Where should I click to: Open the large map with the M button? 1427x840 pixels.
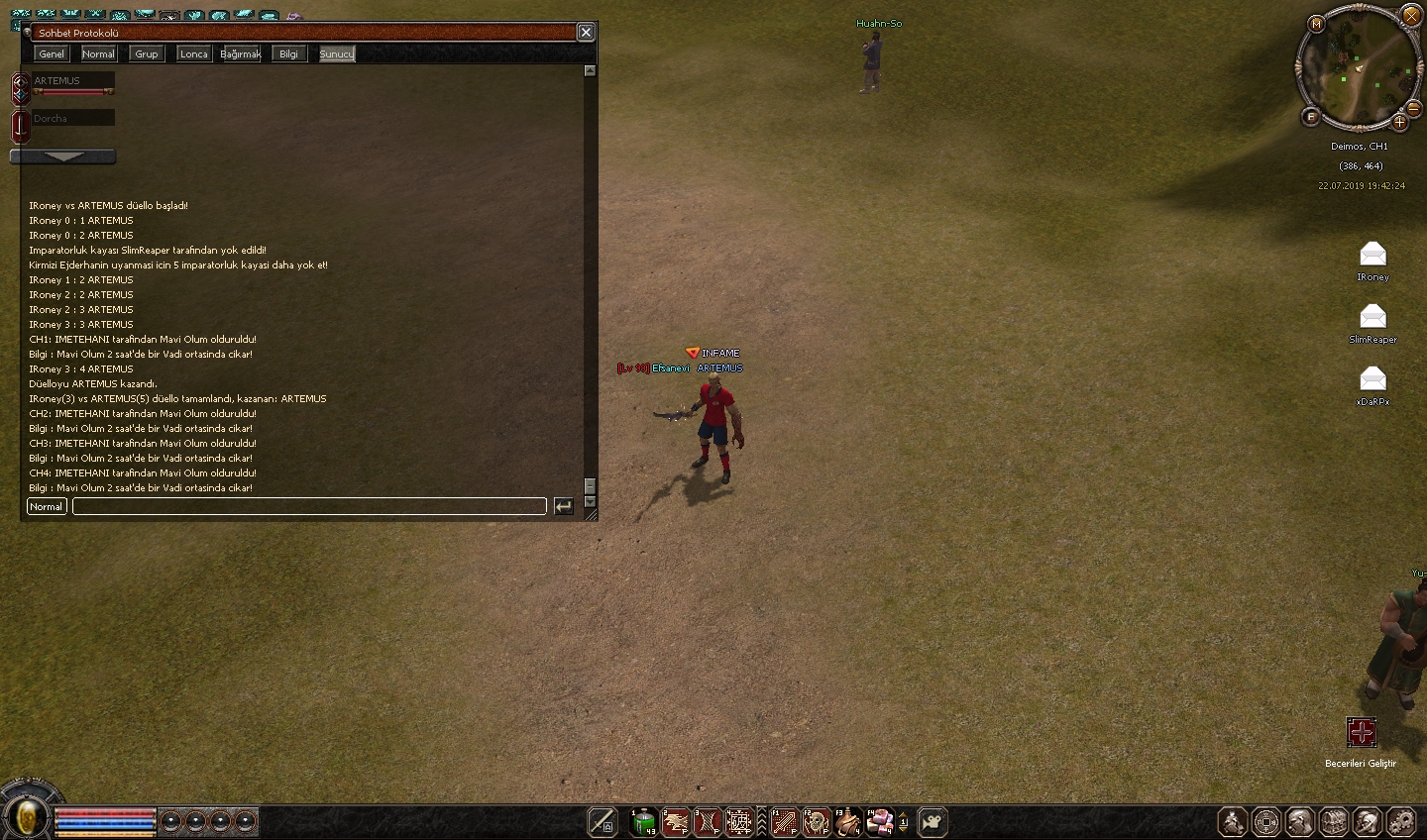tap(1316, 23)
